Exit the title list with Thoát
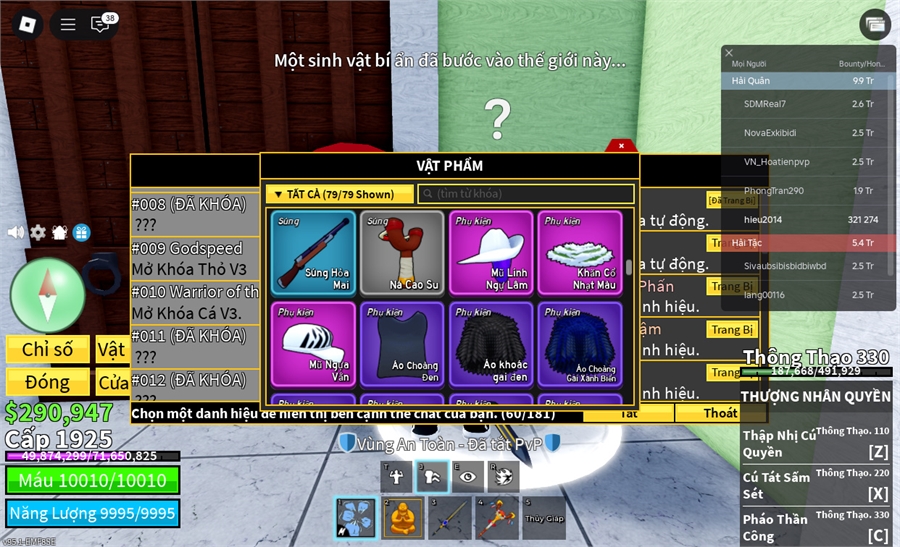The image size is (900, 547). click(719, 412)
